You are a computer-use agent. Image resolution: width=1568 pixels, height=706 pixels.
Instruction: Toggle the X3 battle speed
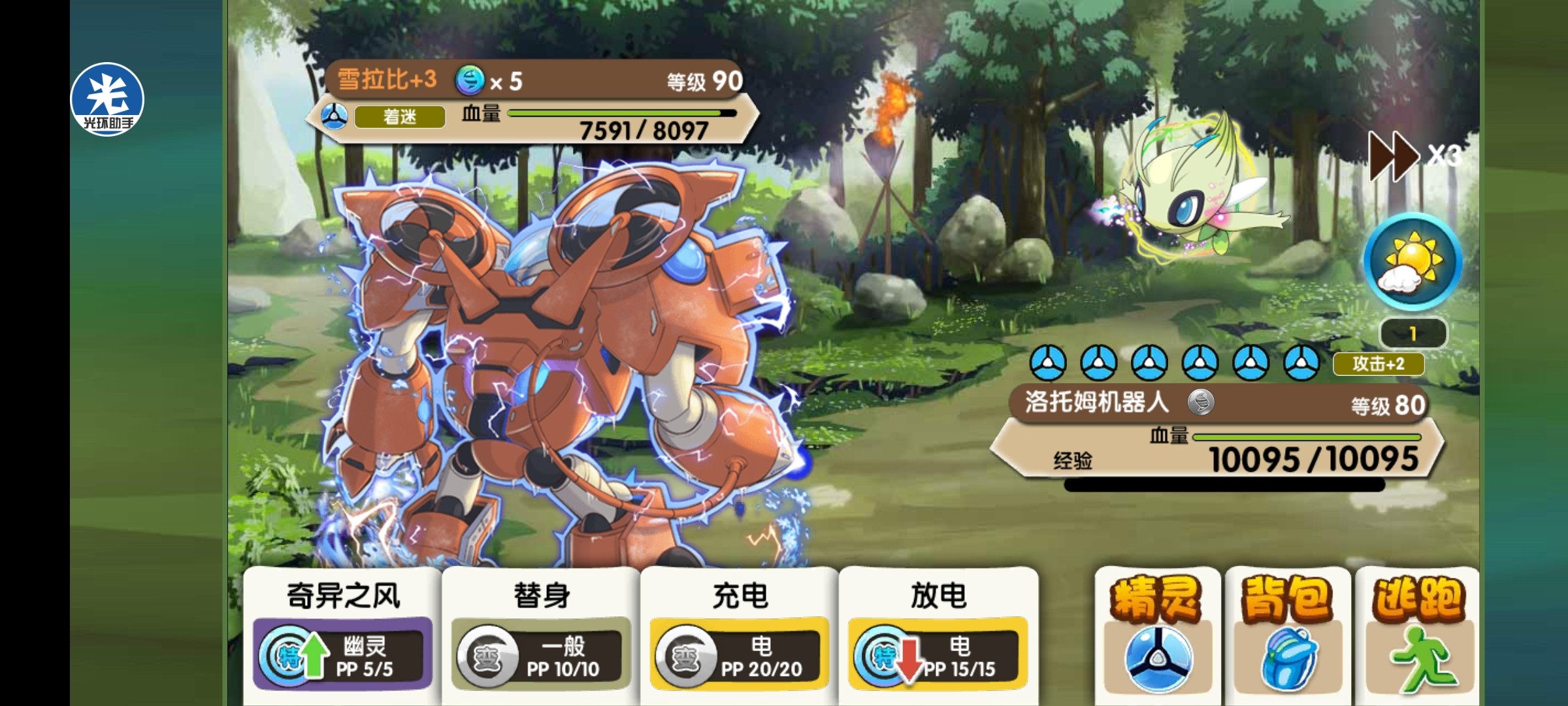pos(1414,156)
